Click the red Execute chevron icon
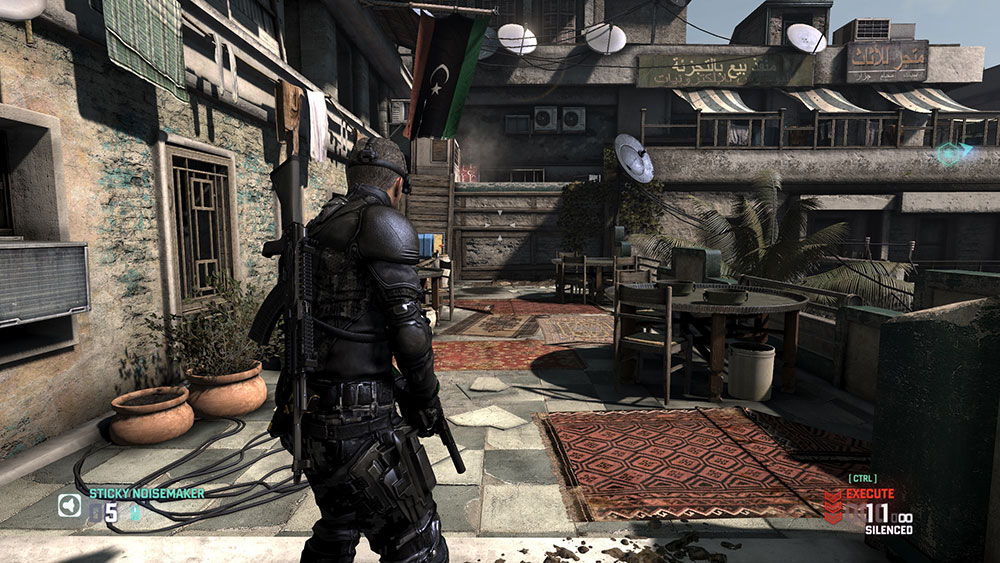This screenshot has height=563, width=1000. coord(833,506)
